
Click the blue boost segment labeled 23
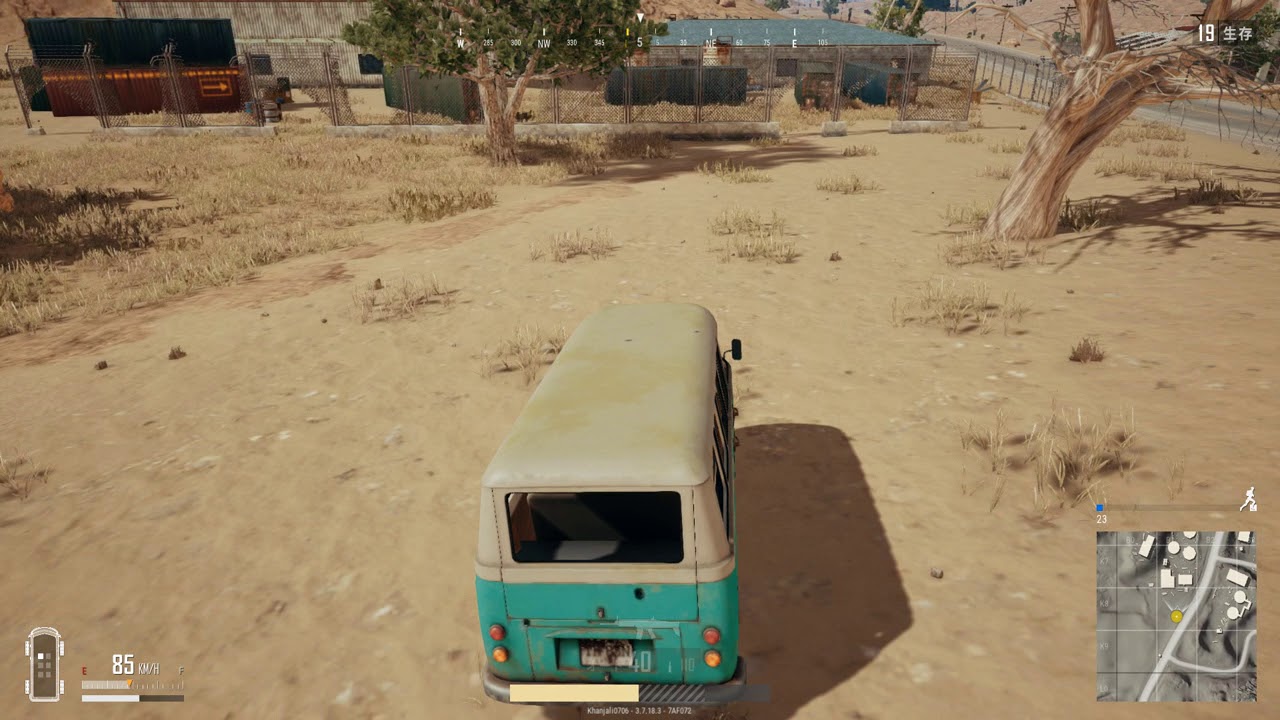coord(1099,507)
